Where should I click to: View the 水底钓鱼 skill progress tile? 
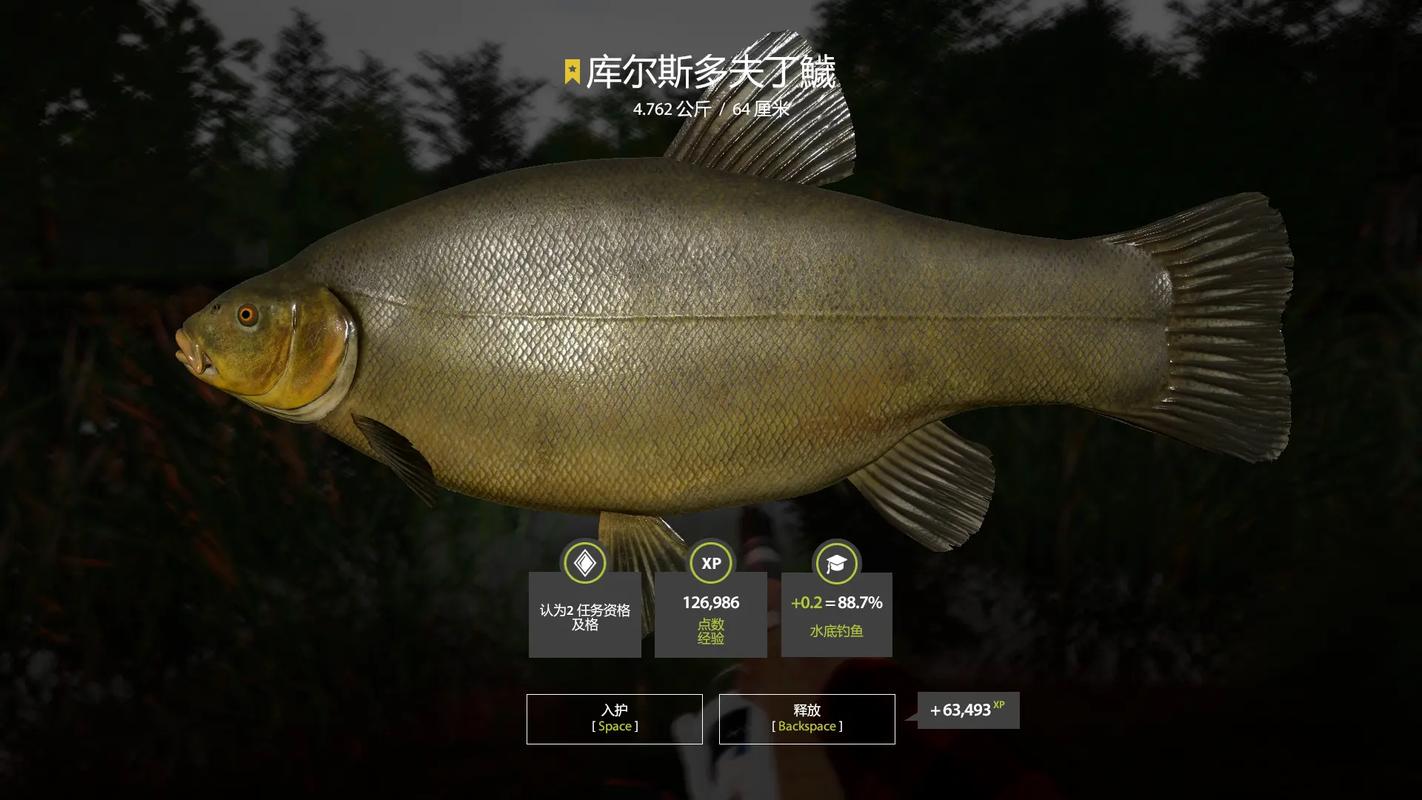click(x=836, y=614)
